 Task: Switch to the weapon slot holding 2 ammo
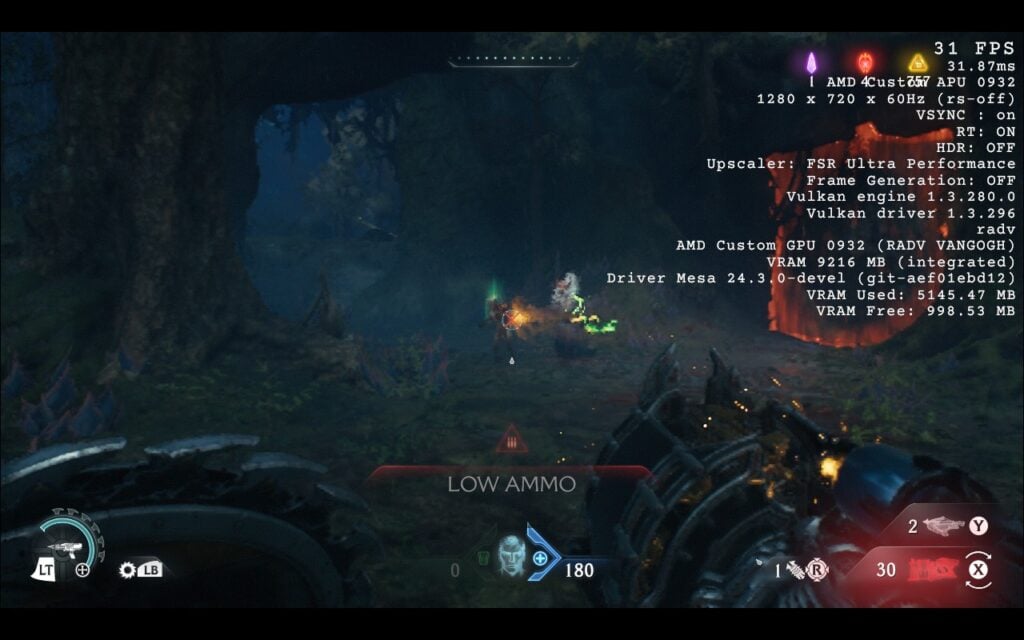click(x=943, y=525)
